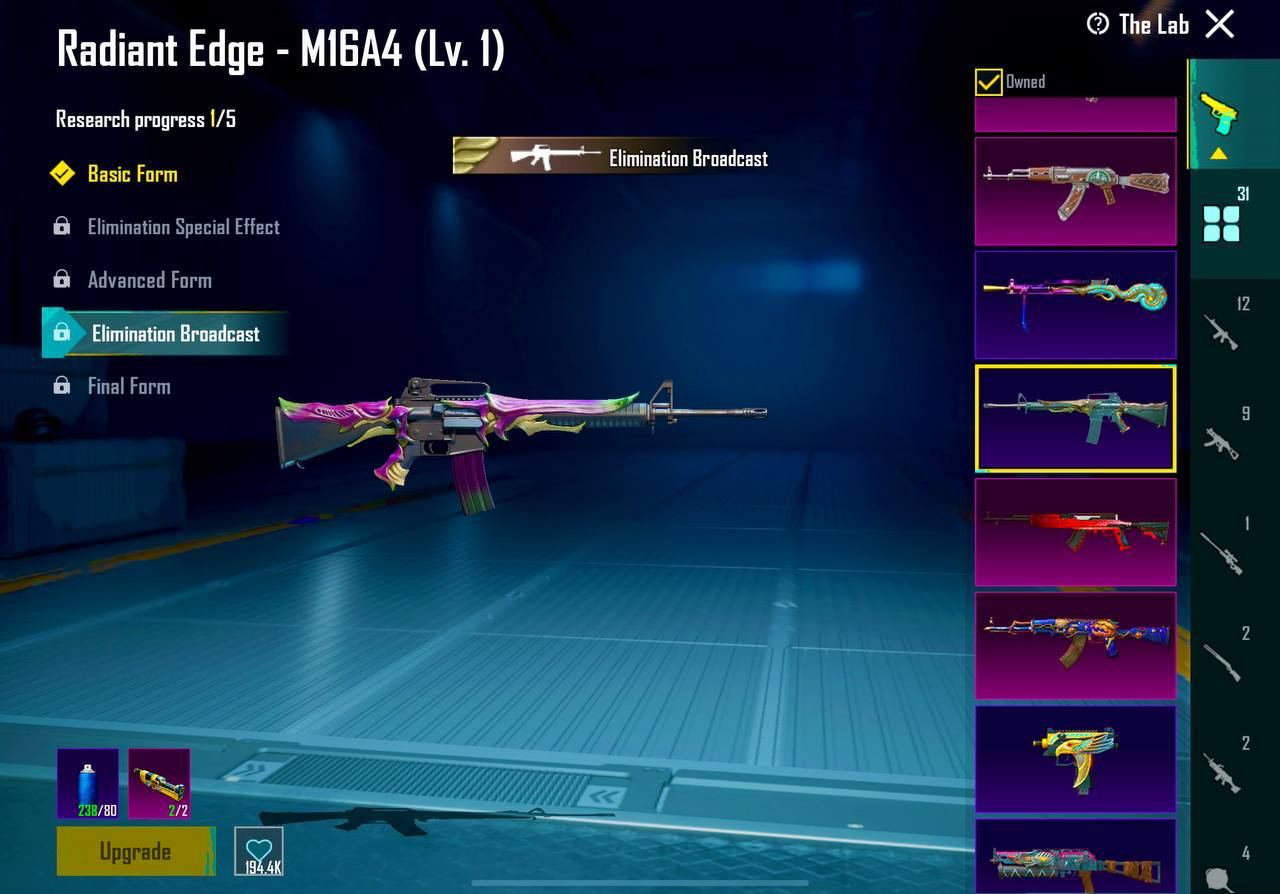The width and height of the screenshot is (1280, 894).
Task: Open the yellow pistol tab
Action: coord(1218,113)
